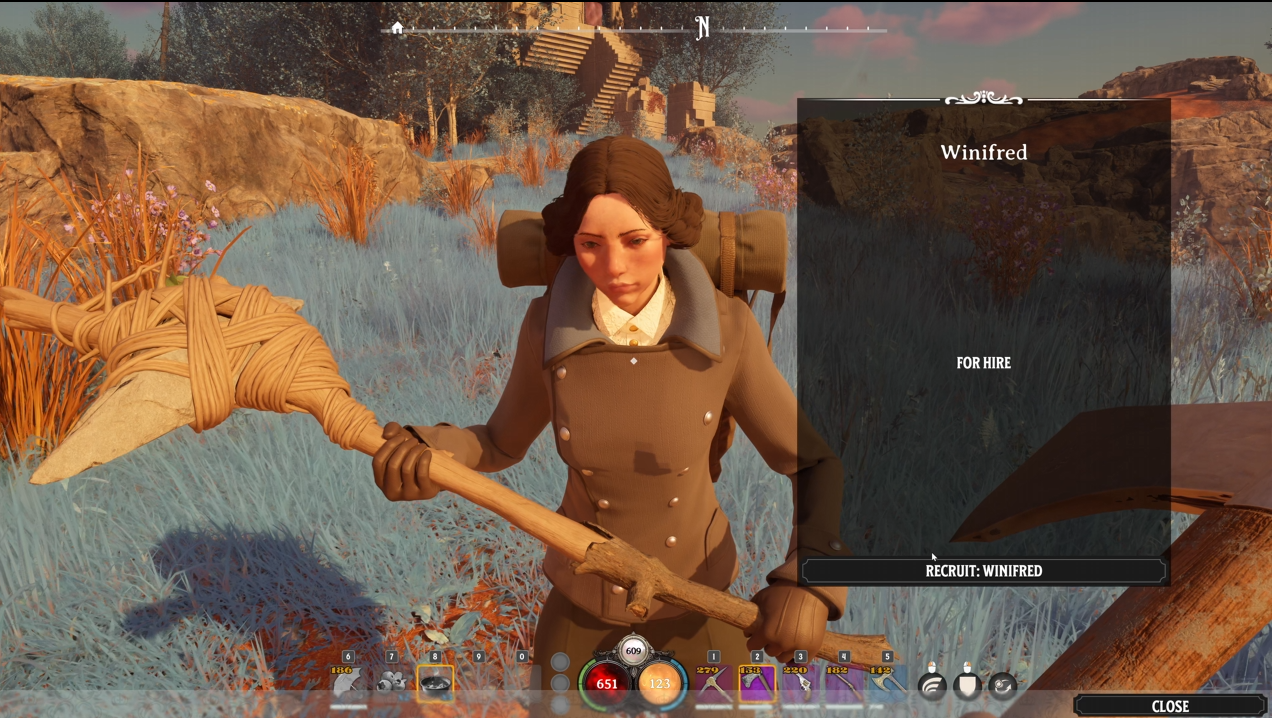Choose the umbrella glider in slot 6
1272x718 pixels.
pyautogui.click(x=347, y=683)
